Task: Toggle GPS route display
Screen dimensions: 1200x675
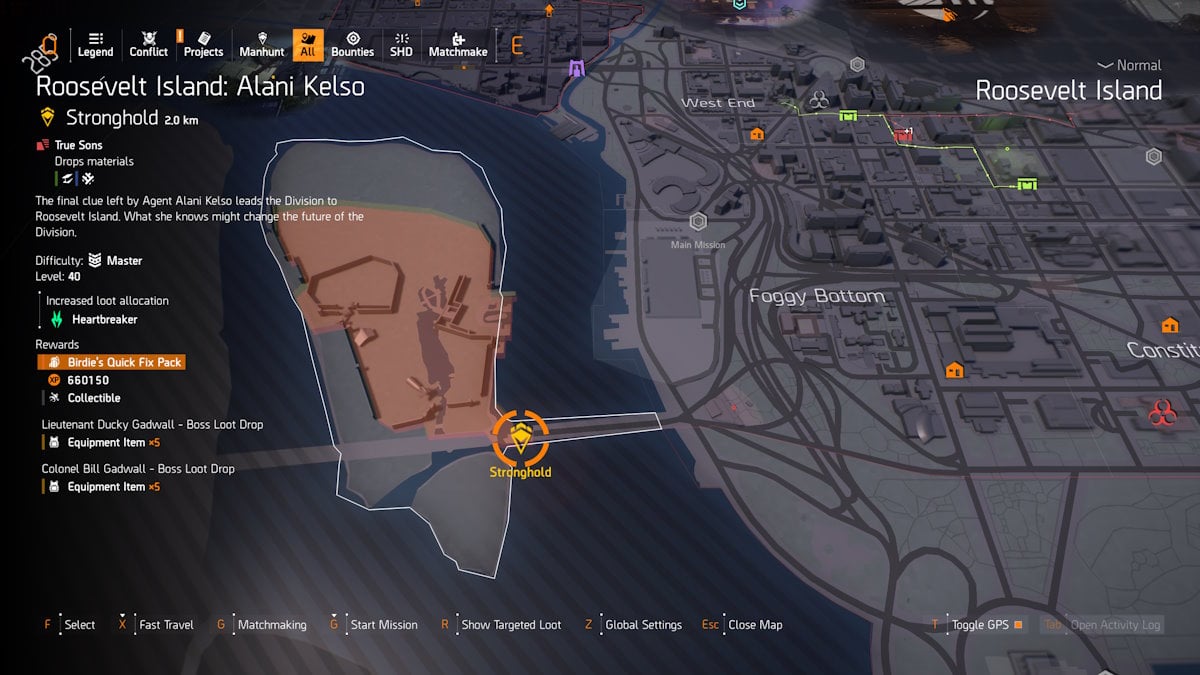Action: (980, 625)
